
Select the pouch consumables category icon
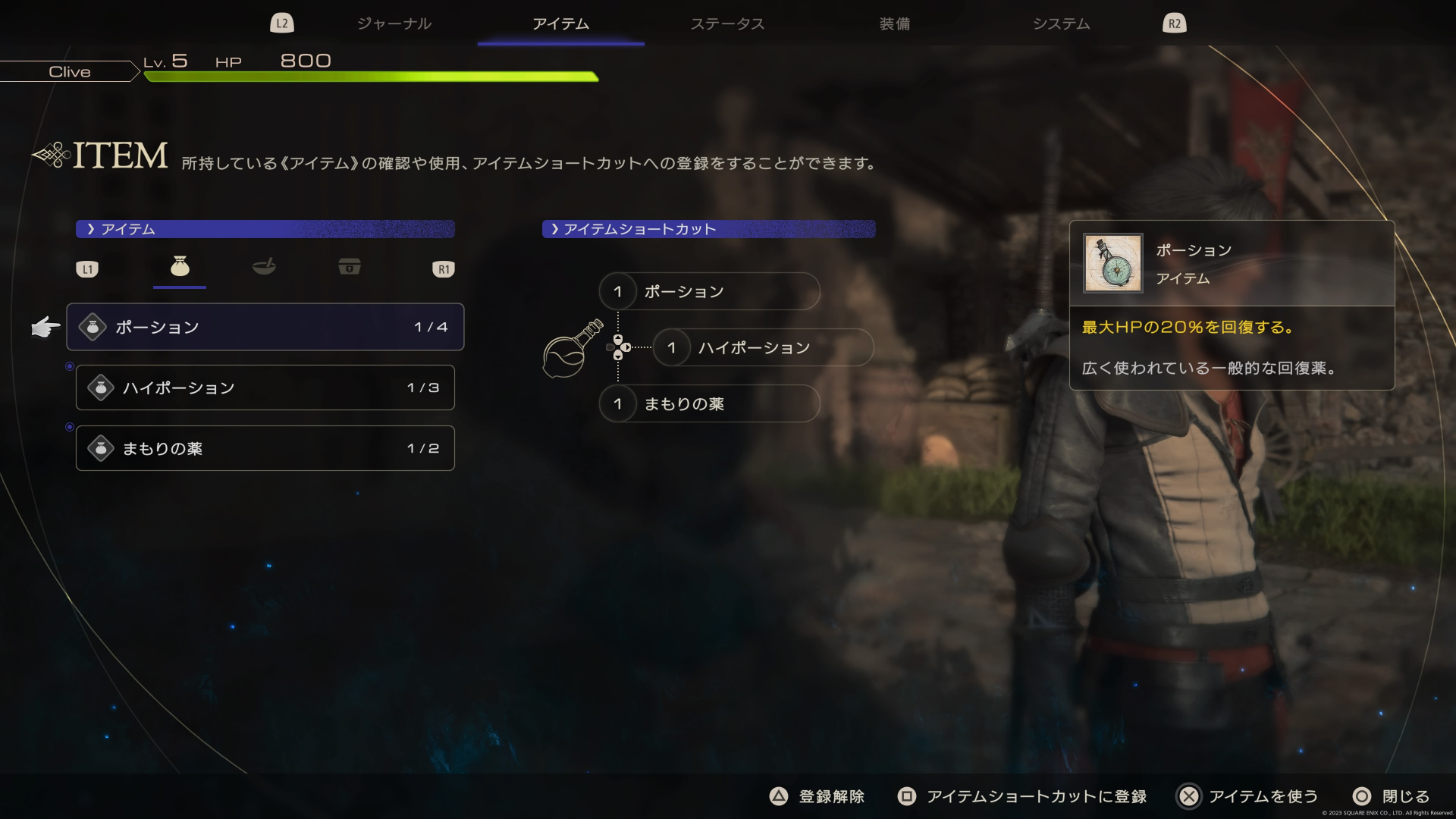pyautogui.click(x=179, y=267)
